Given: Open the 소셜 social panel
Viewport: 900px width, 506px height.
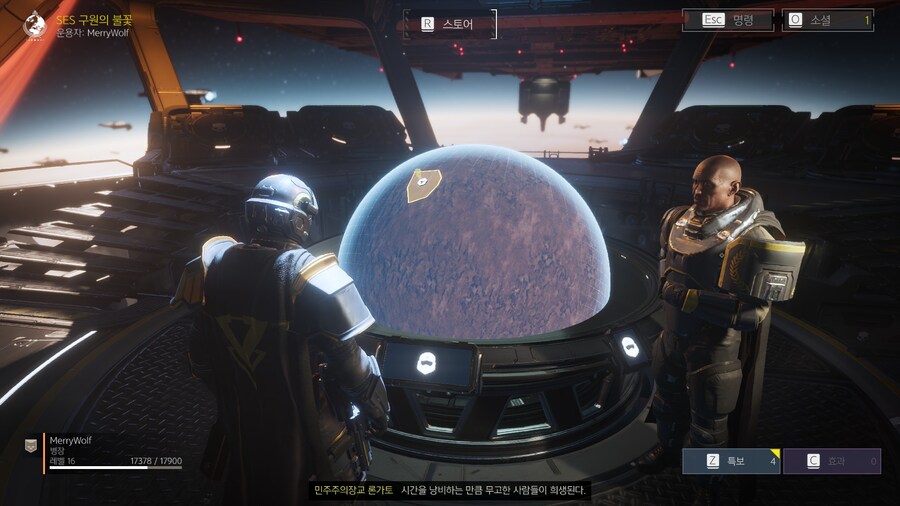Looking at the screenshot, I should pyautogui.click(x=828, y=20).
